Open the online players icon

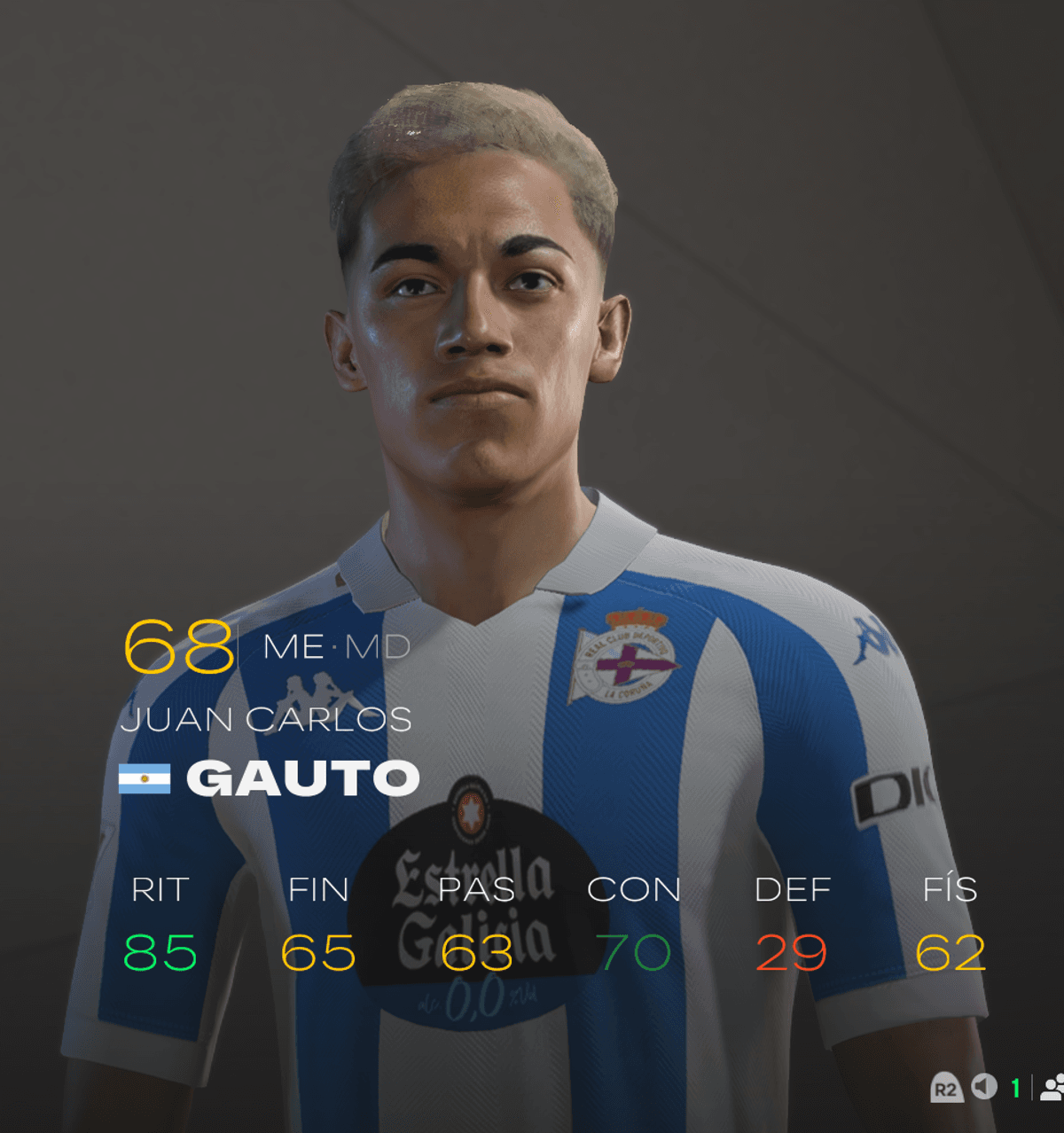1052,1087
